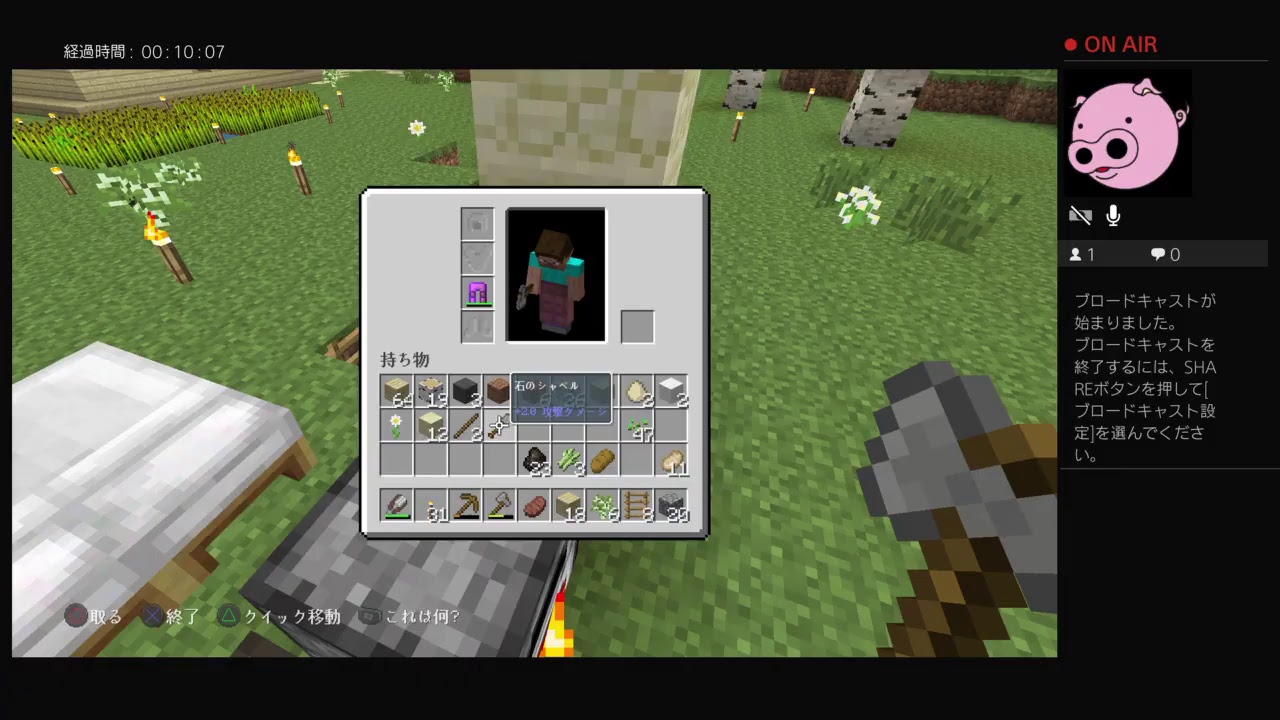Viewport: 1280px width, 720px height.
Task: Click the equipped purple enchanted leggings
Action: click(477, 293)
